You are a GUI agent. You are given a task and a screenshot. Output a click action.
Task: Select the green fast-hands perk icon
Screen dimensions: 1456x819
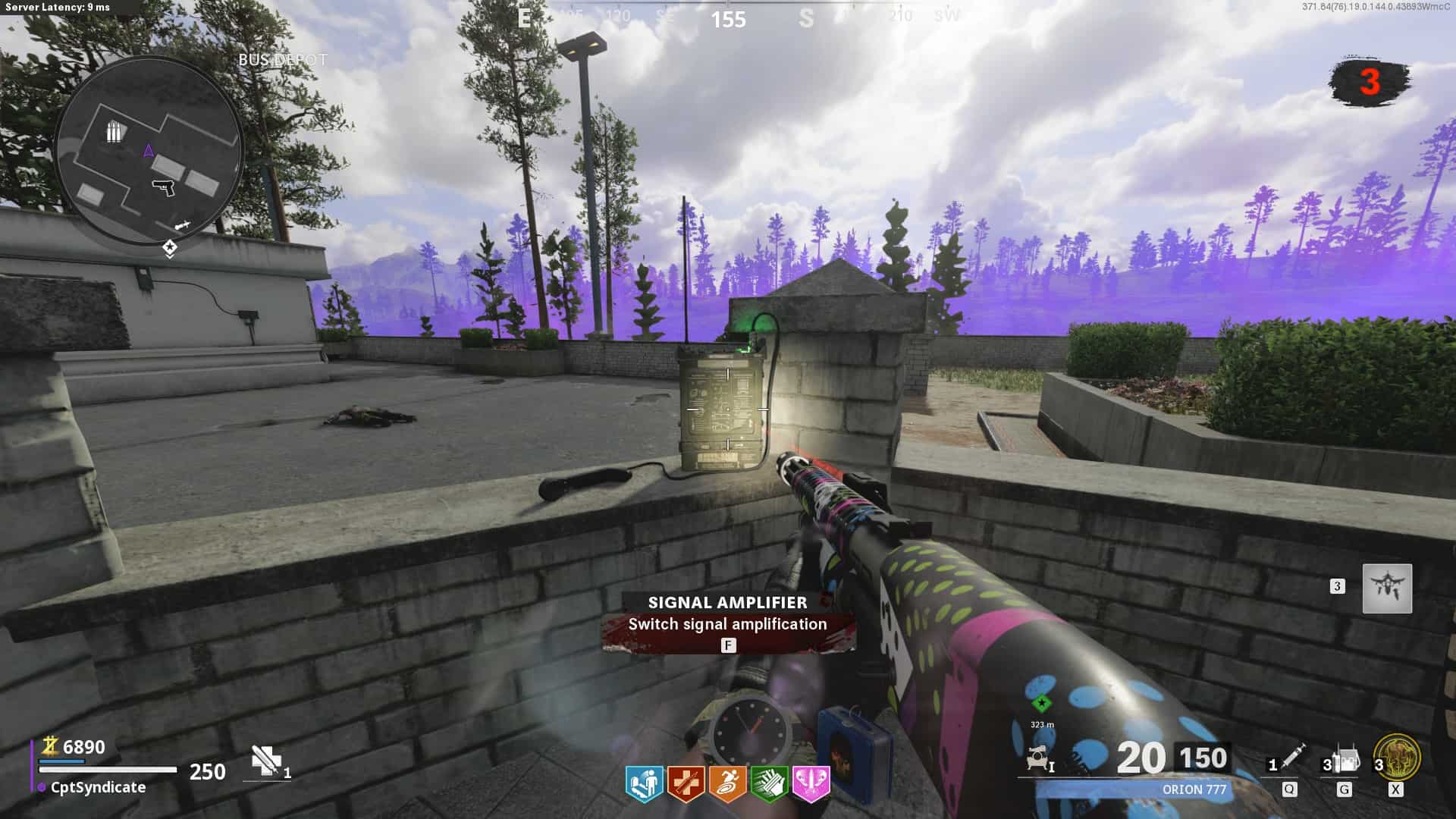tap(769, 783)
